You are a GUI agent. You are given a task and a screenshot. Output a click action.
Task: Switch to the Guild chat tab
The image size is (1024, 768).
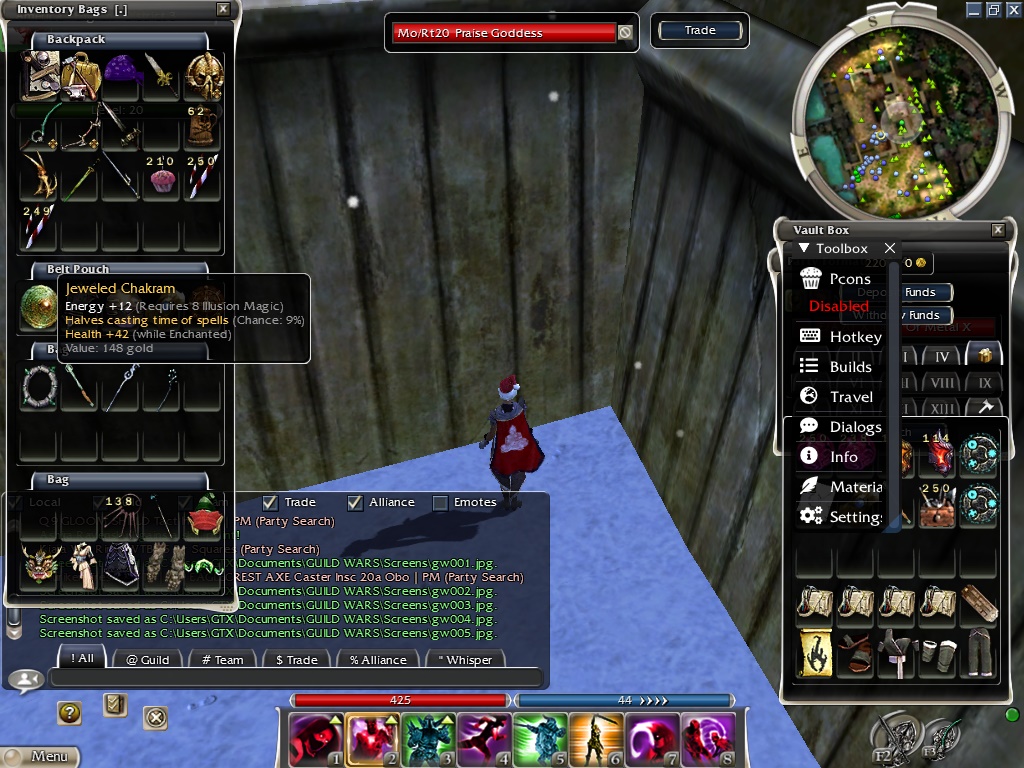tap(147, 659)
